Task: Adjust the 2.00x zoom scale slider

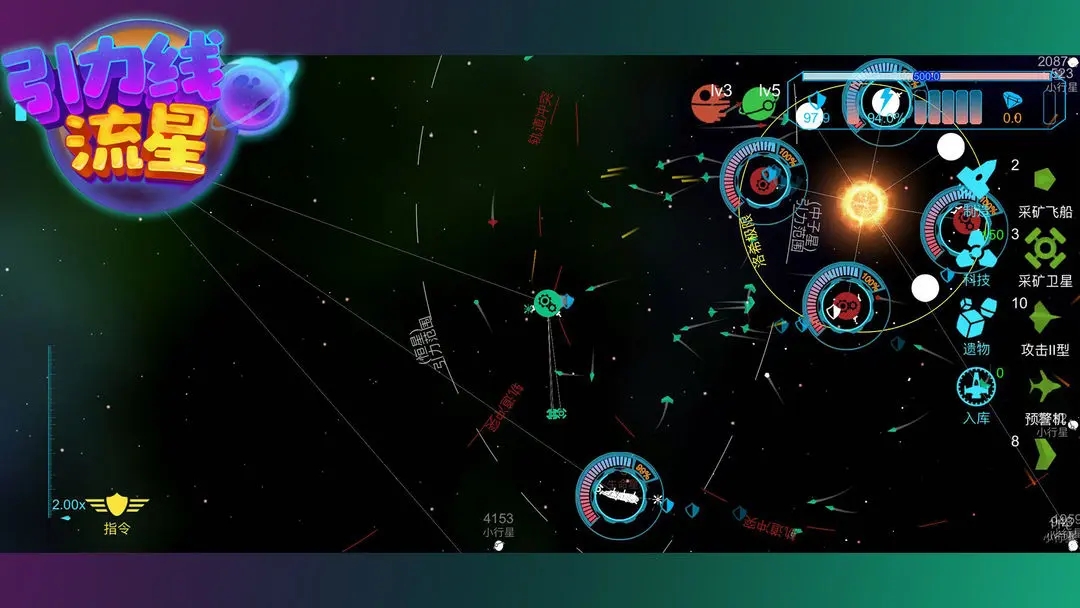Action: 51,430
